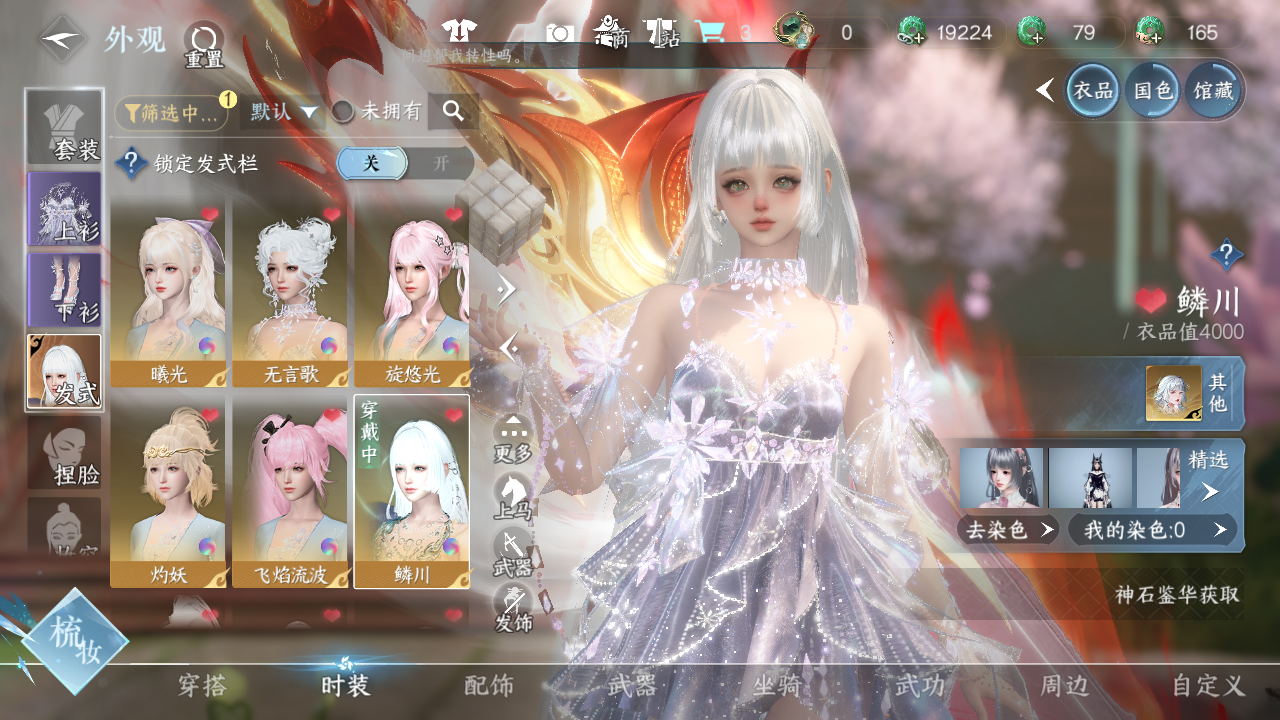
Task: Pick the pink 旋悠光 hairstyle
Action: click(x=412, y=296)
